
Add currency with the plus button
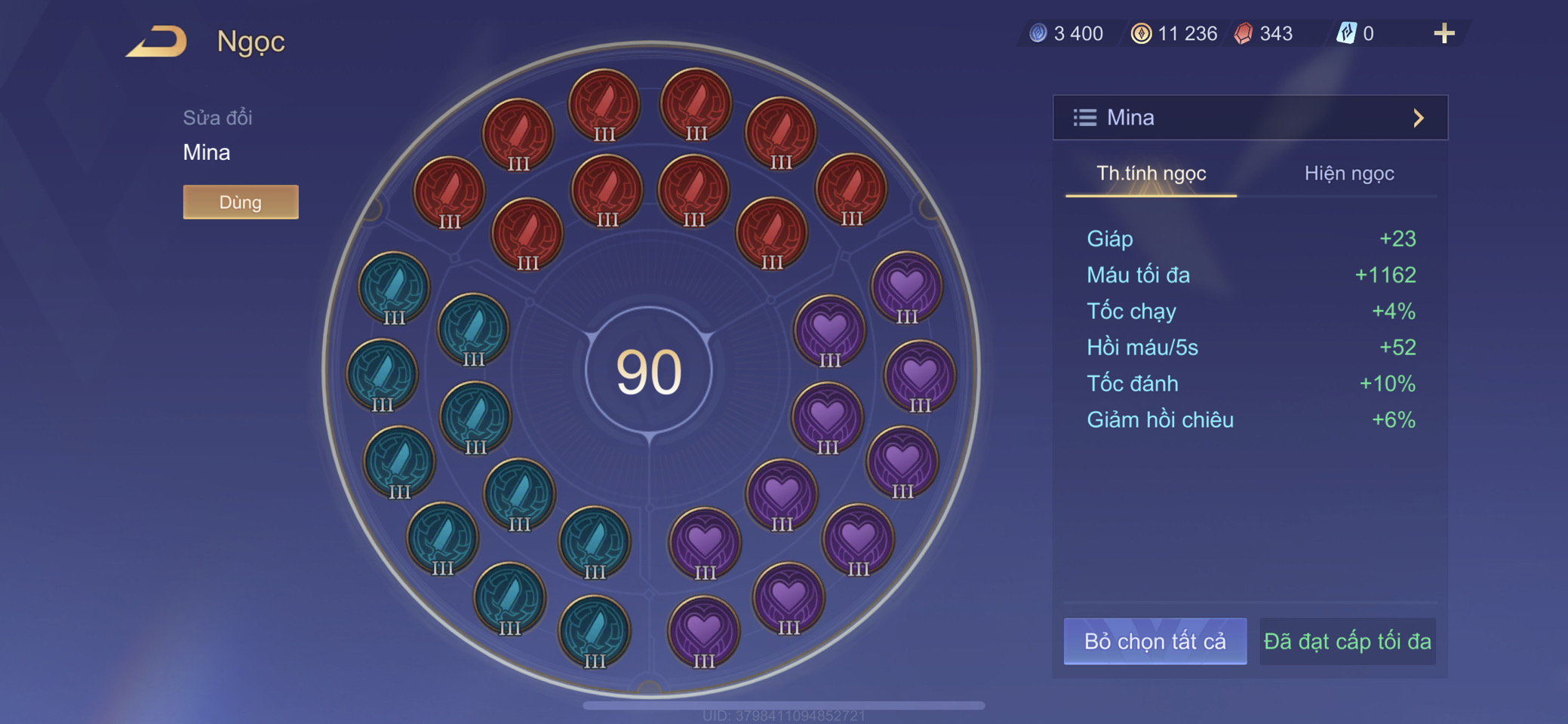coord(1443,33)
